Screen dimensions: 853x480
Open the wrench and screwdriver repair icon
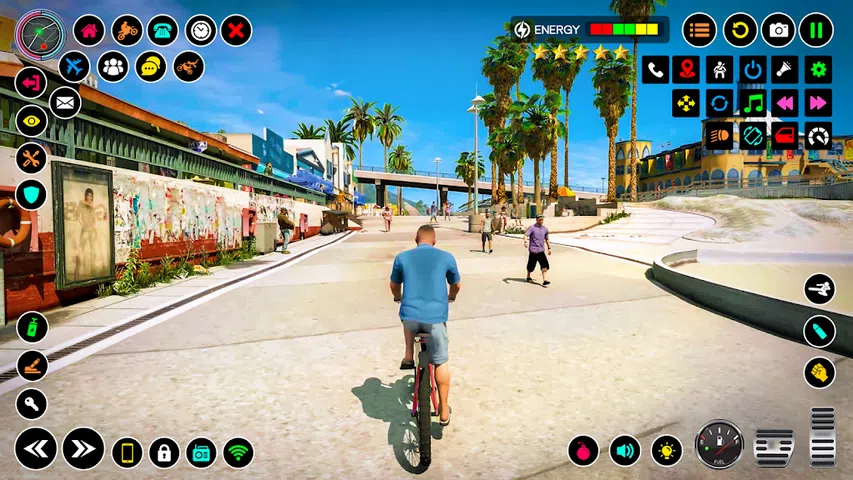[x=31, y=158]
